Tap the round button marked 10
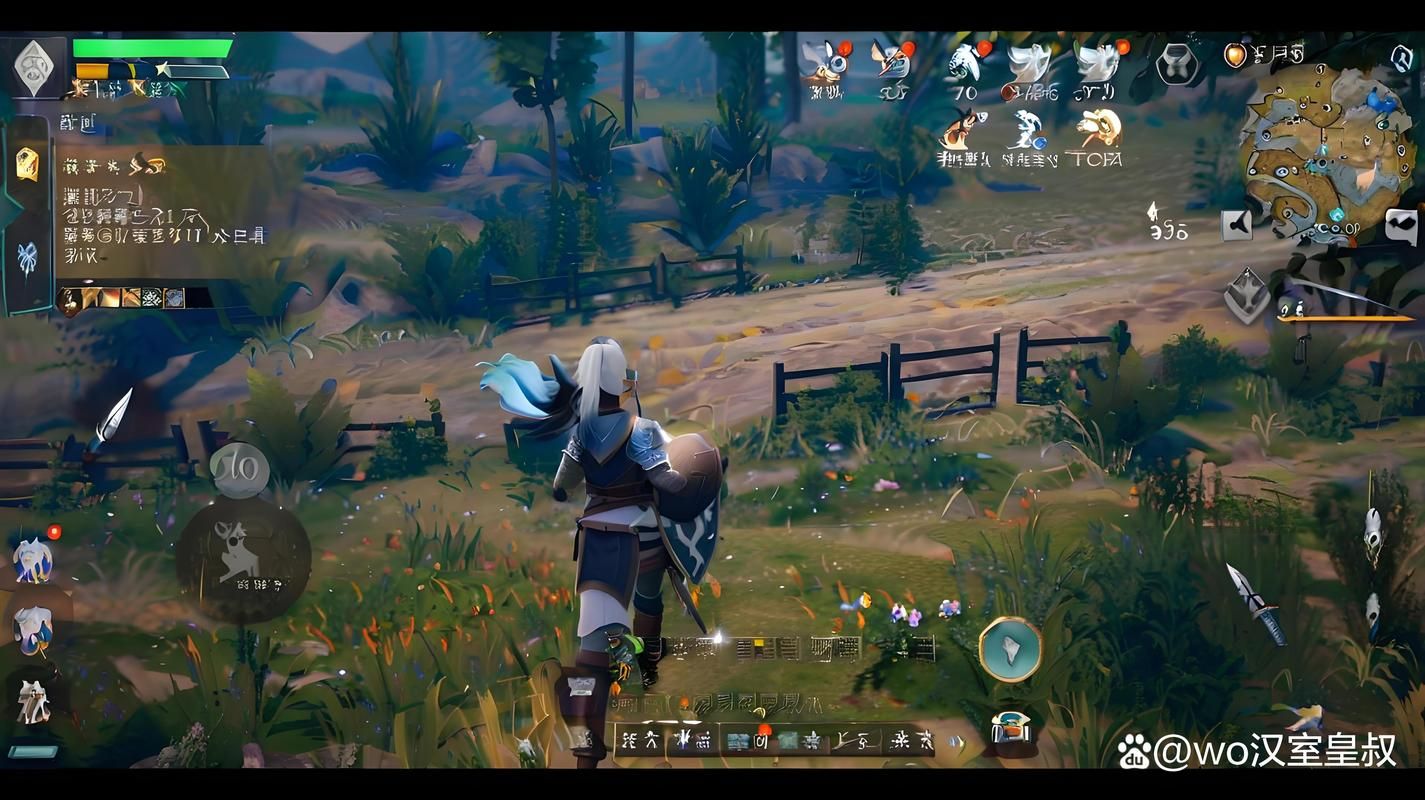Image resolution: width=1425 pixels, height=800 pixels. [240, 467]
